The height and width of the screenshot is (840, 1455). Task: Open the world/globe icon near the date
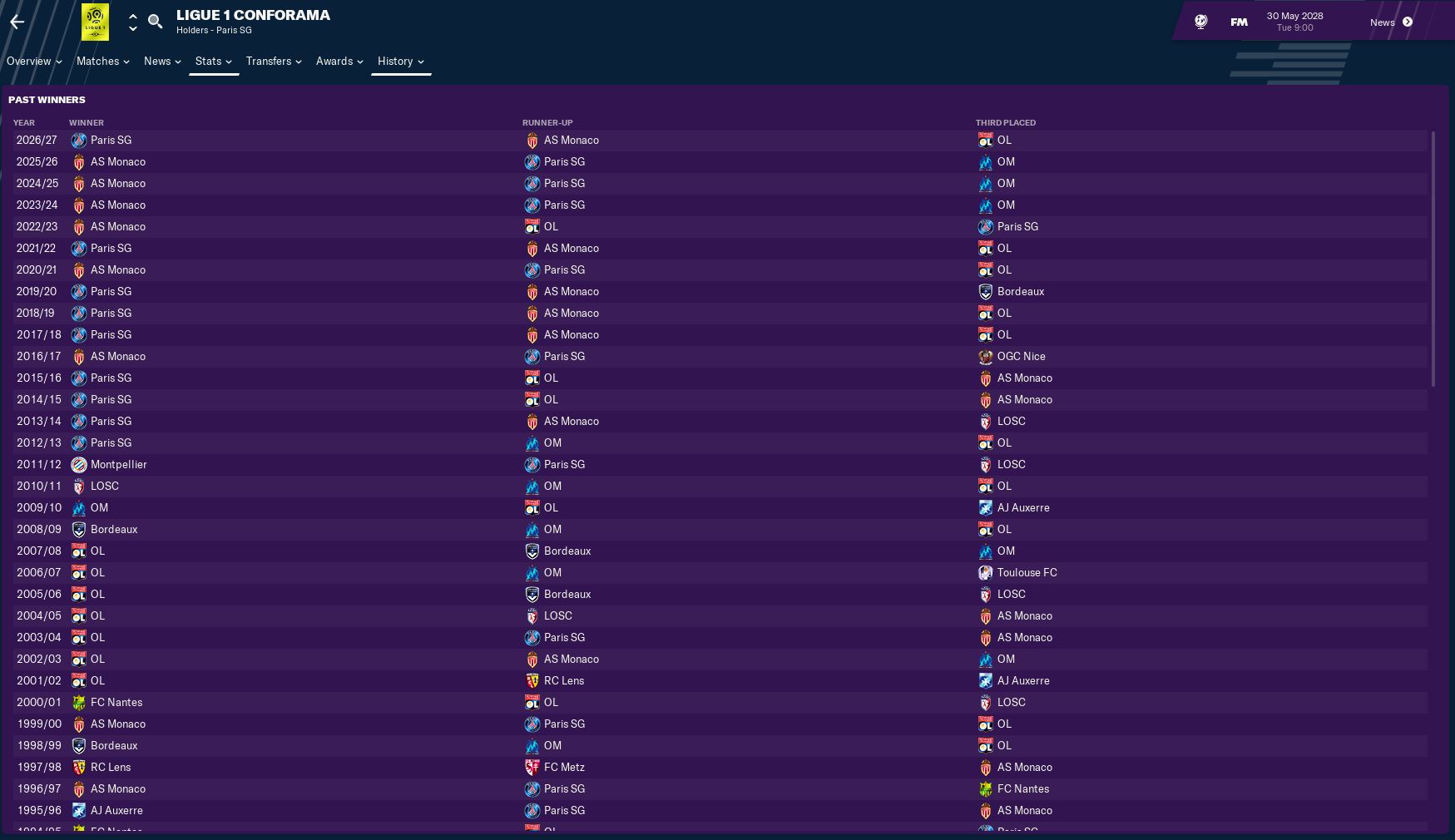(1200, 22)
